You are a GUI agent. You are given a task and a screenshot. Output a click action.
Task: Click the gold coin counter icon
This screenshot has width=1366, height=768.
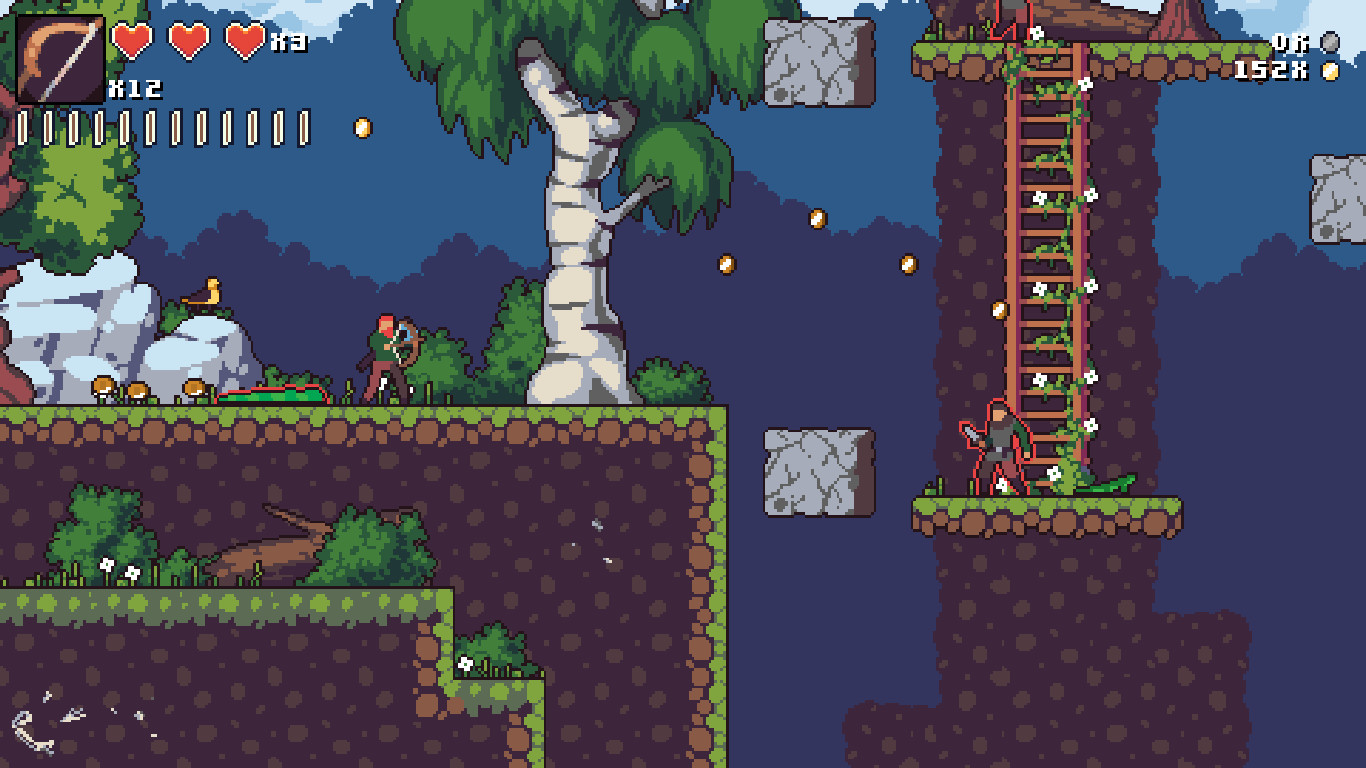(x=1329, y=70)
